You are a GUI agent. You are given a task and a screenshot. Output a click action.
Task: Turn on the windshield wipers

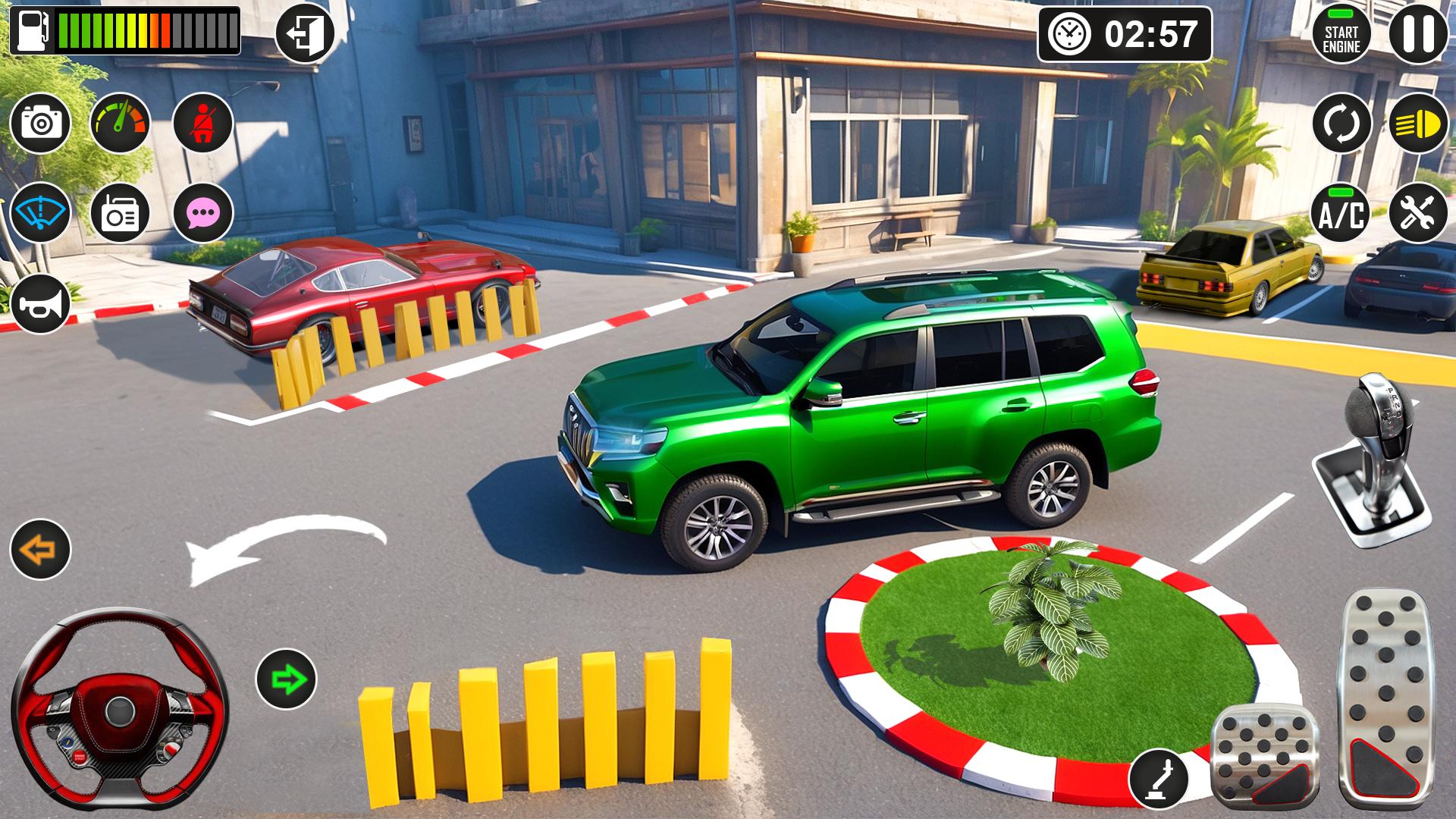[40, 213]
